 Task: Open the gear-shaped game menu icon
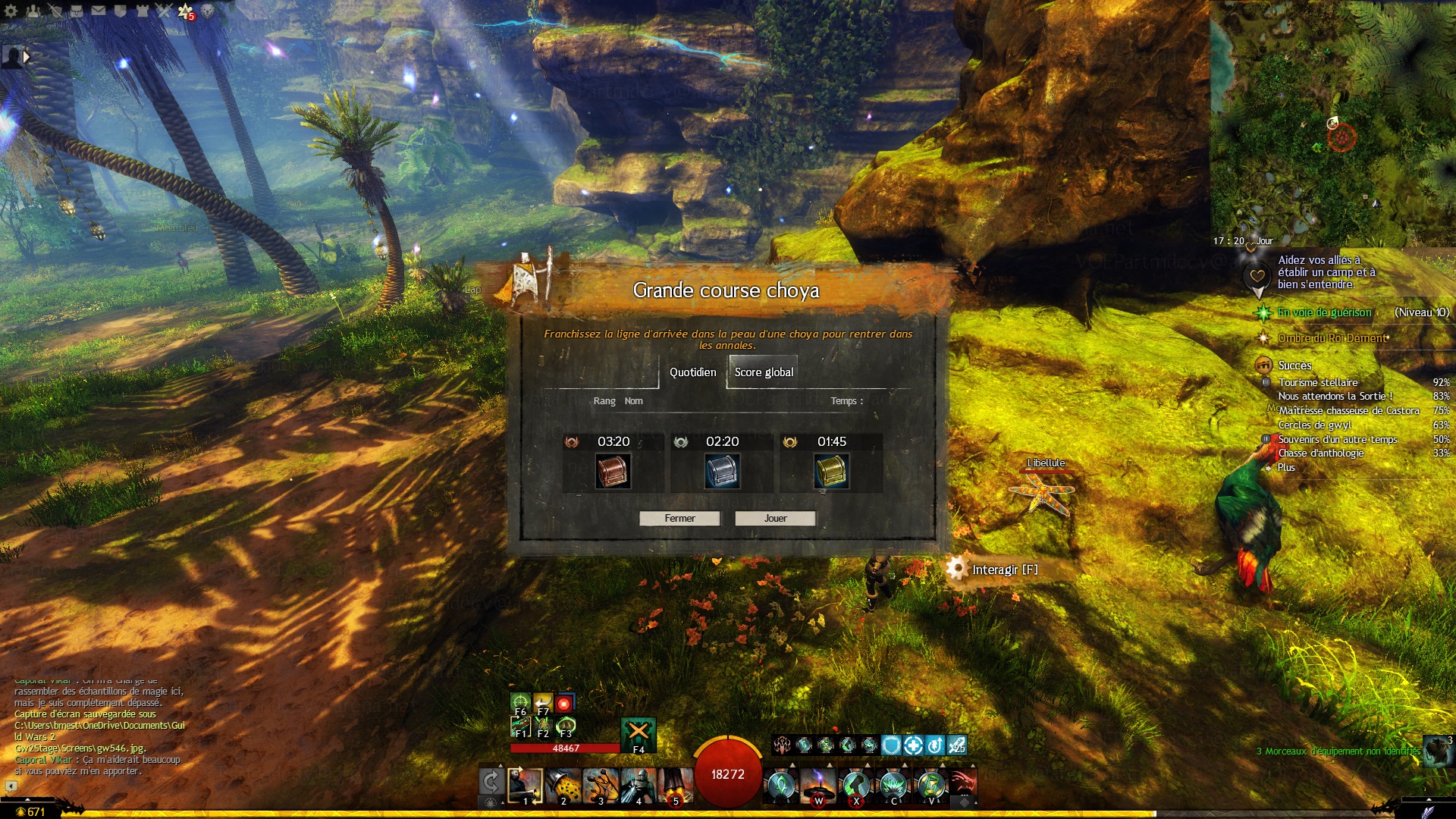point(11,11)
